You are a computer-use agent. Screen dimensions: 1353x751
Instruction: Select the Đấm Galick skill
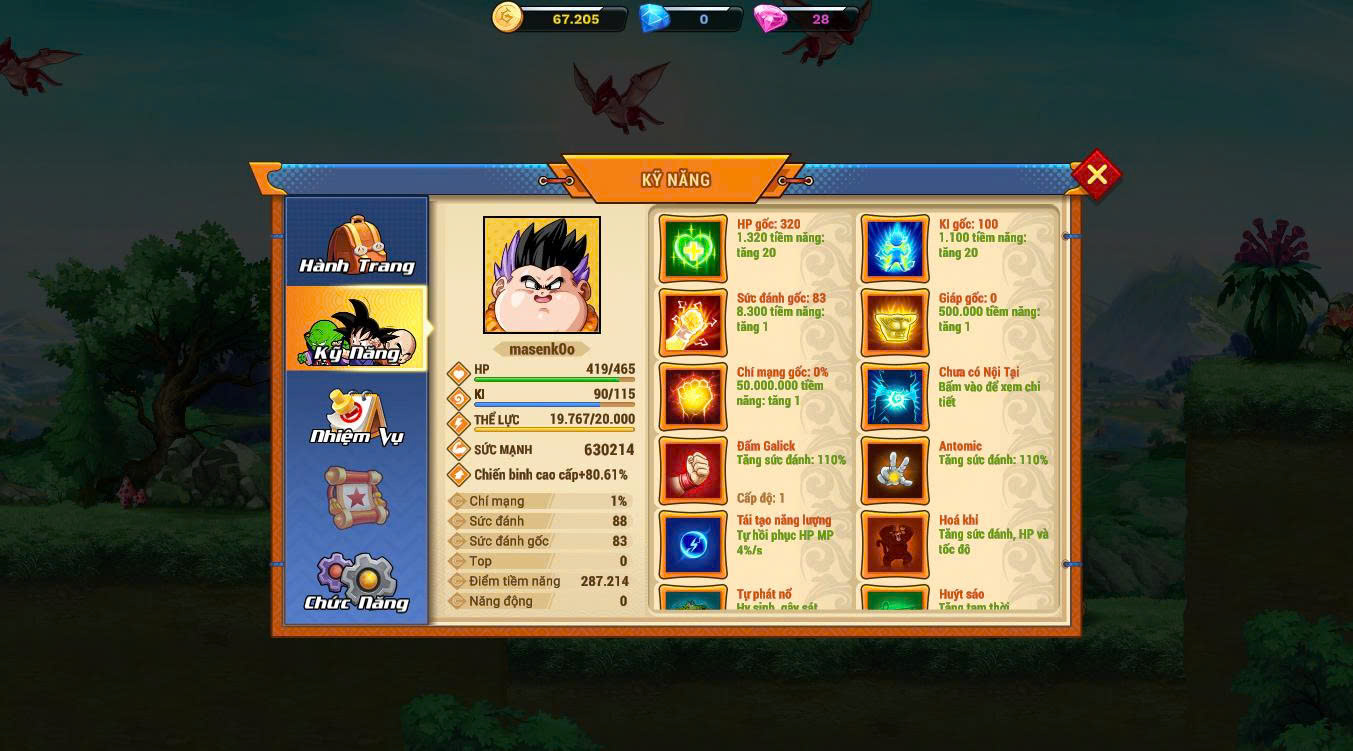[x=693, y=471]
